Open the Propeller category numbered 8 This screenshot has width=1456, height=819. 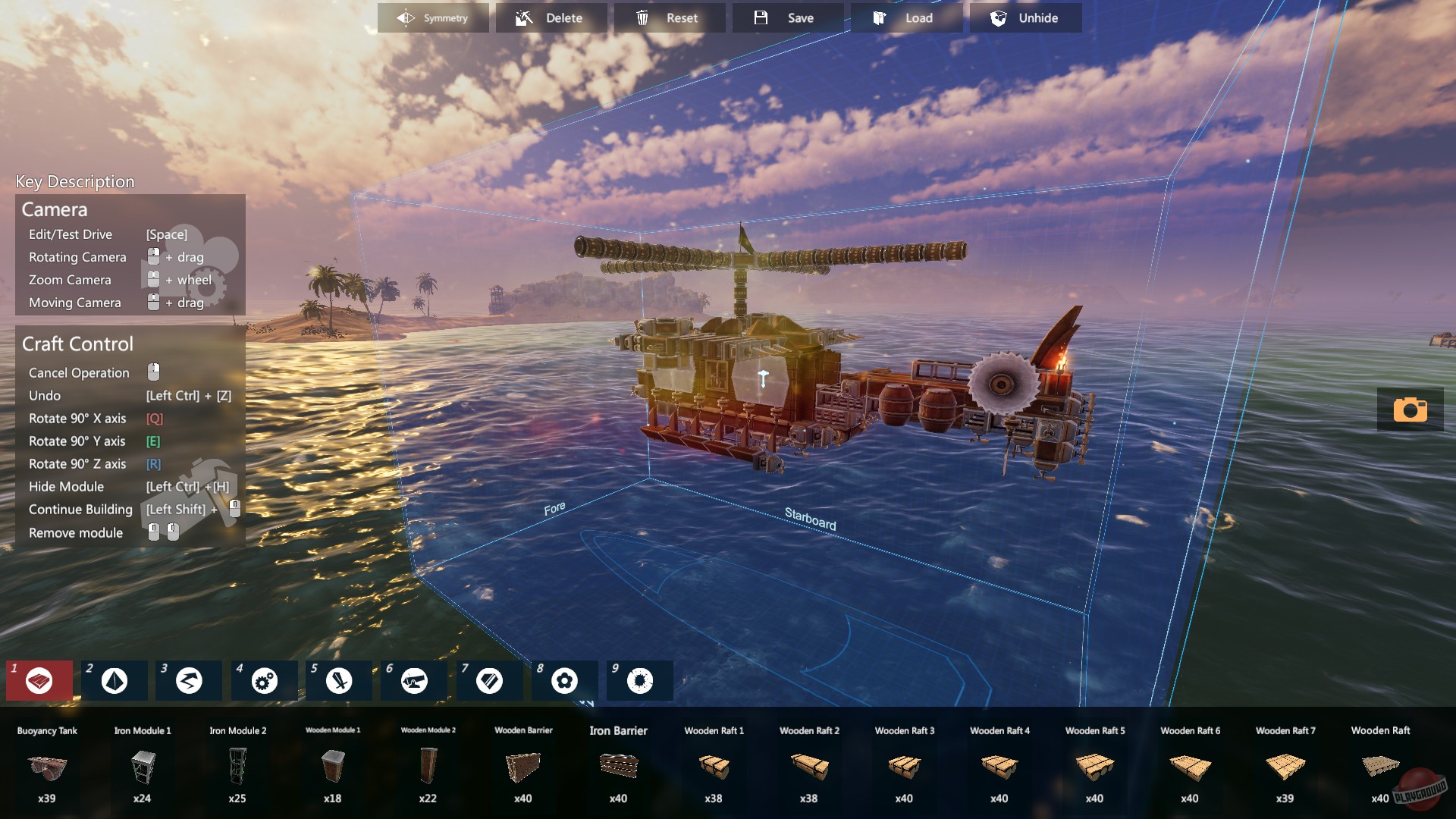(564, 680)
